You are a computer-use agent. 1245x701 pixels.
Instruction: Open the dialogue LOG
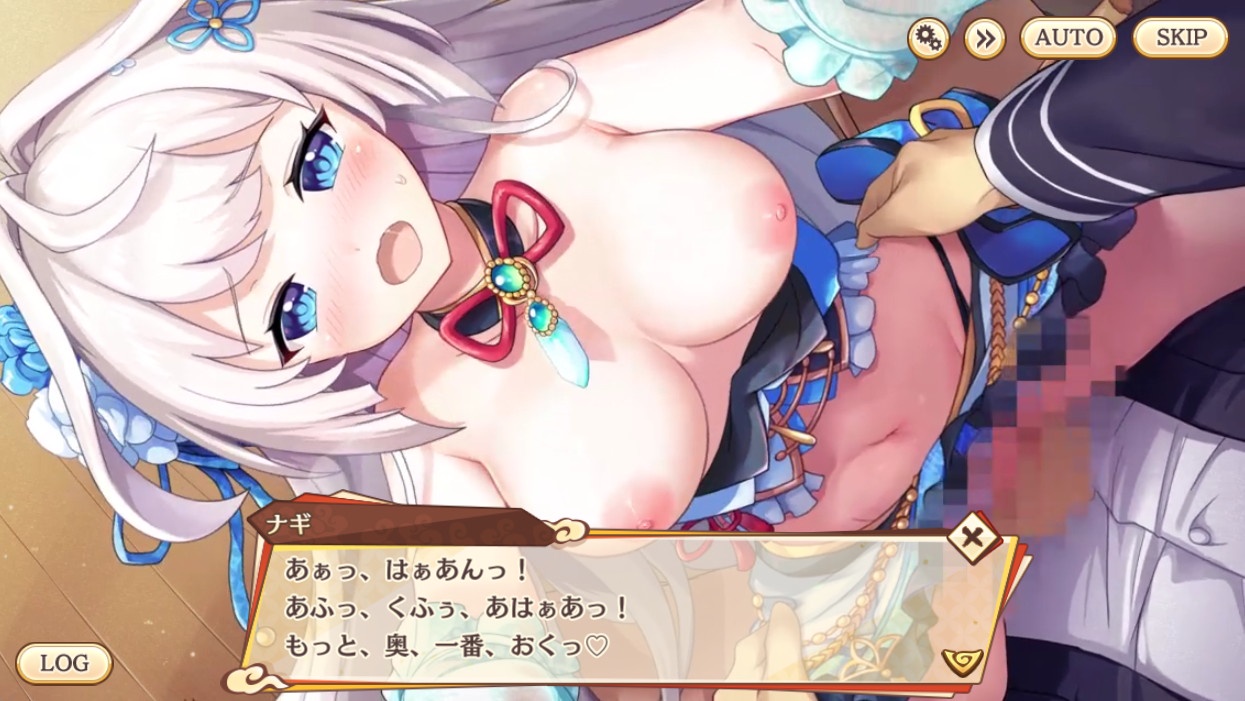pos(64,663)
